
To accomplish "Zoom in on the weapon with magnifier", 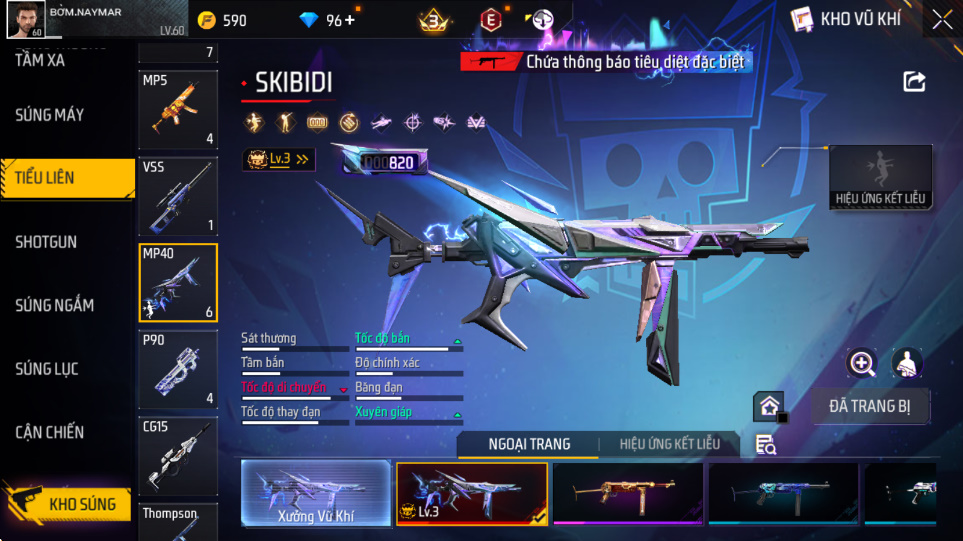I will (x=861, y=363).
